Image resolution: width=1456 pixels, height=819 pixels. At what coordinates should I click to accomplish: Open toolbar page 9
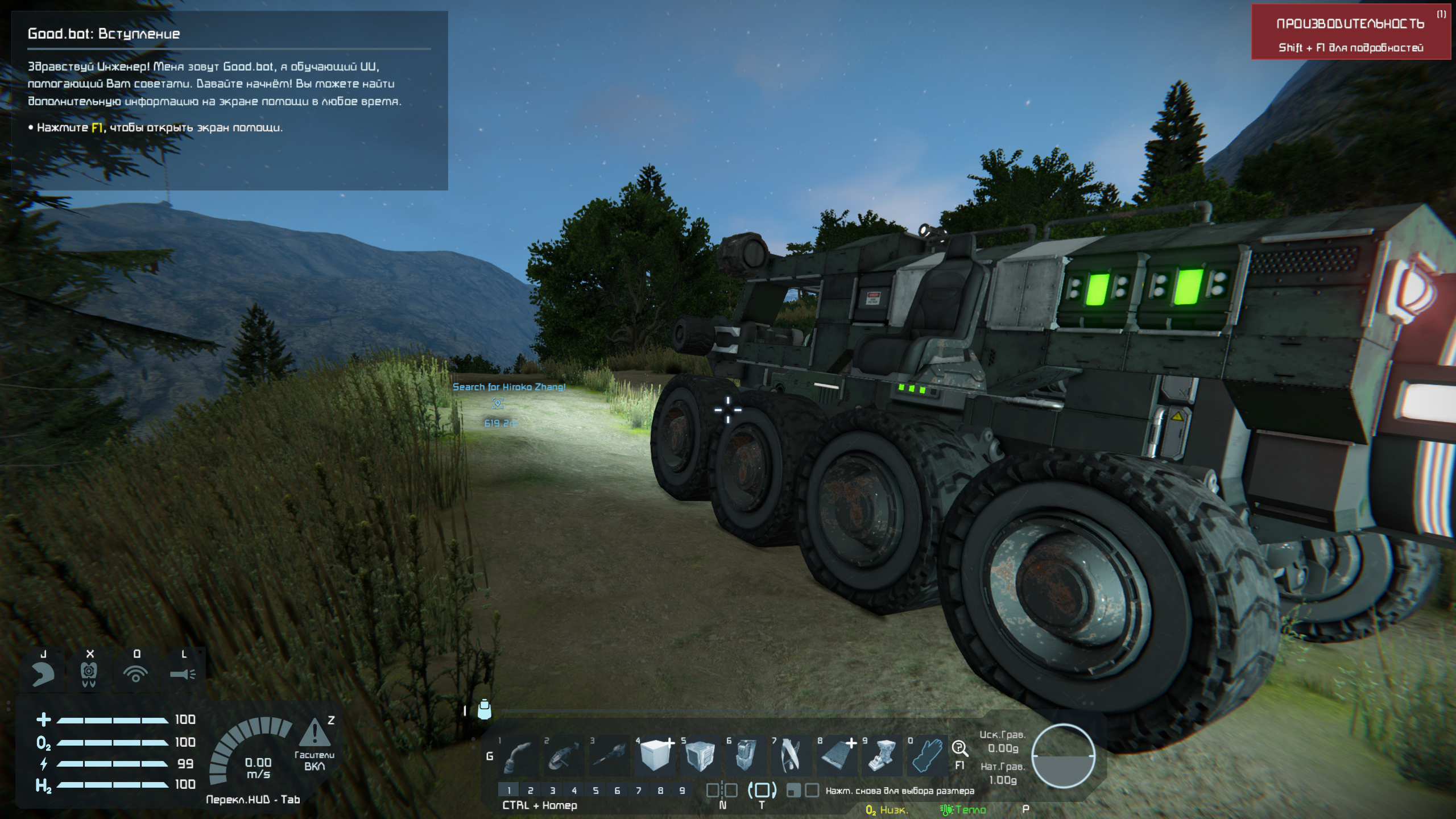click(682, 791)
